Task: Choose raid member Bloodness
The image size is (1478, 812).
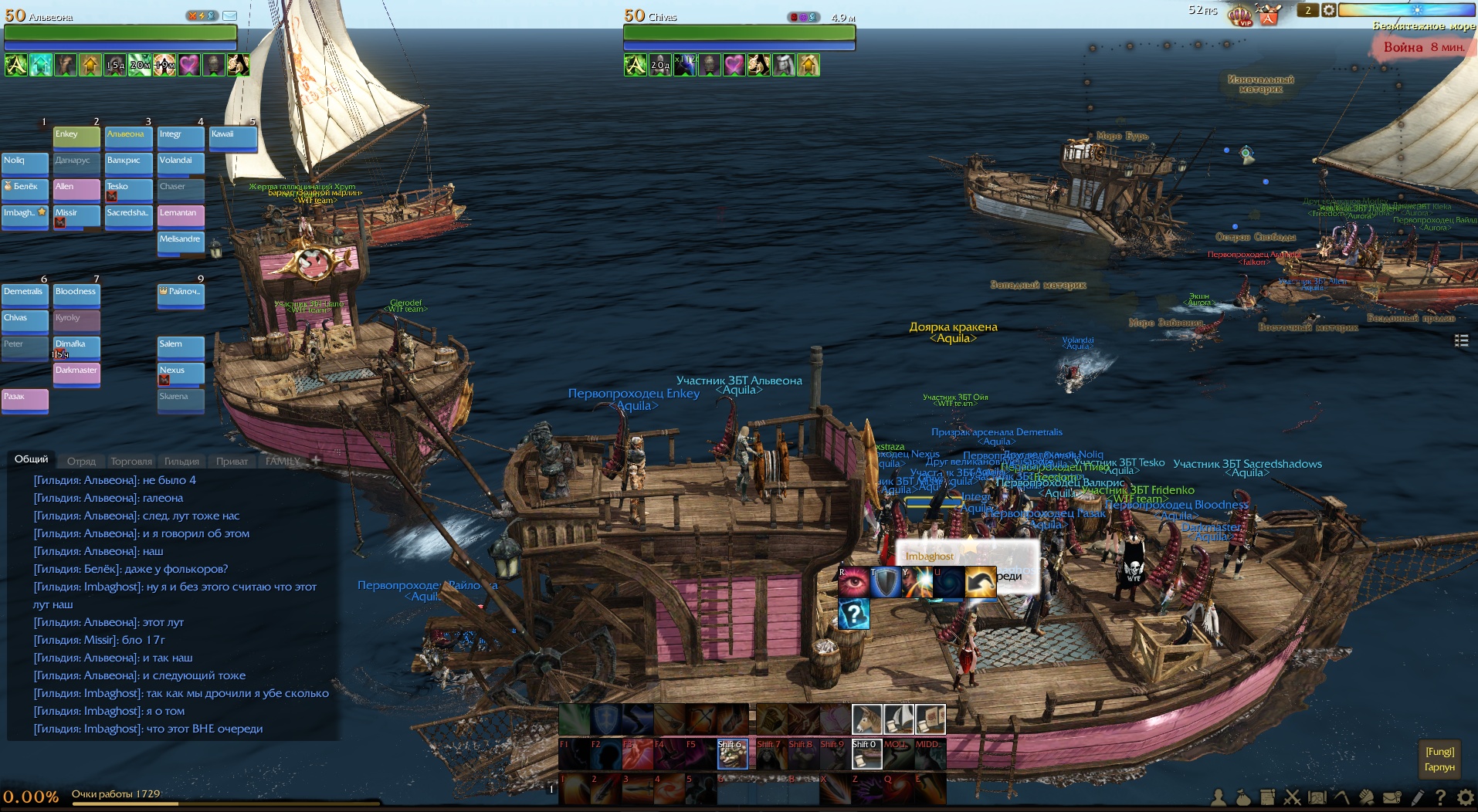Action: 76,294
